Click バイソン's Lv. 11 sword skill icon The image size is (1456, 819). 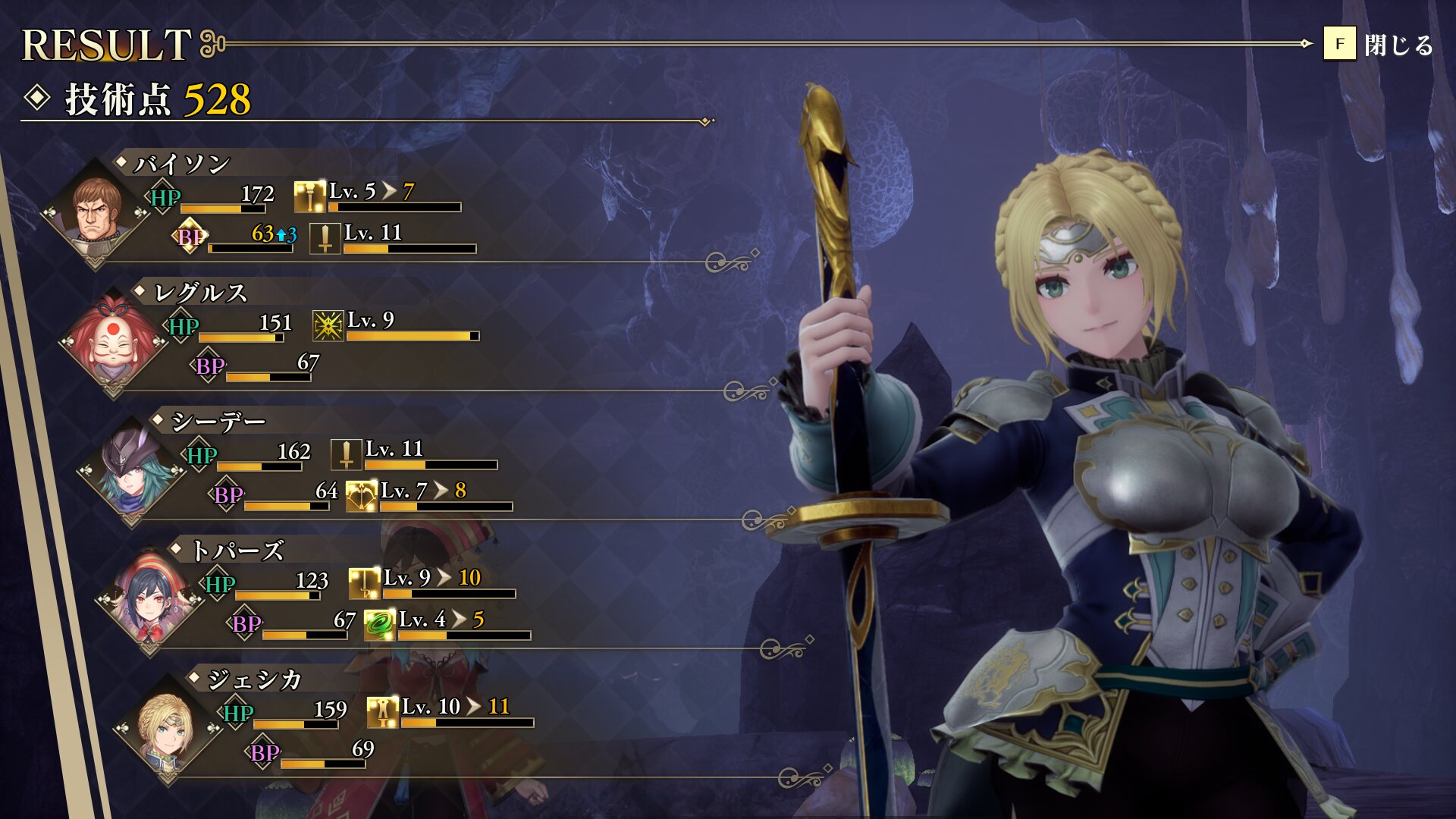tap(325, 238)
